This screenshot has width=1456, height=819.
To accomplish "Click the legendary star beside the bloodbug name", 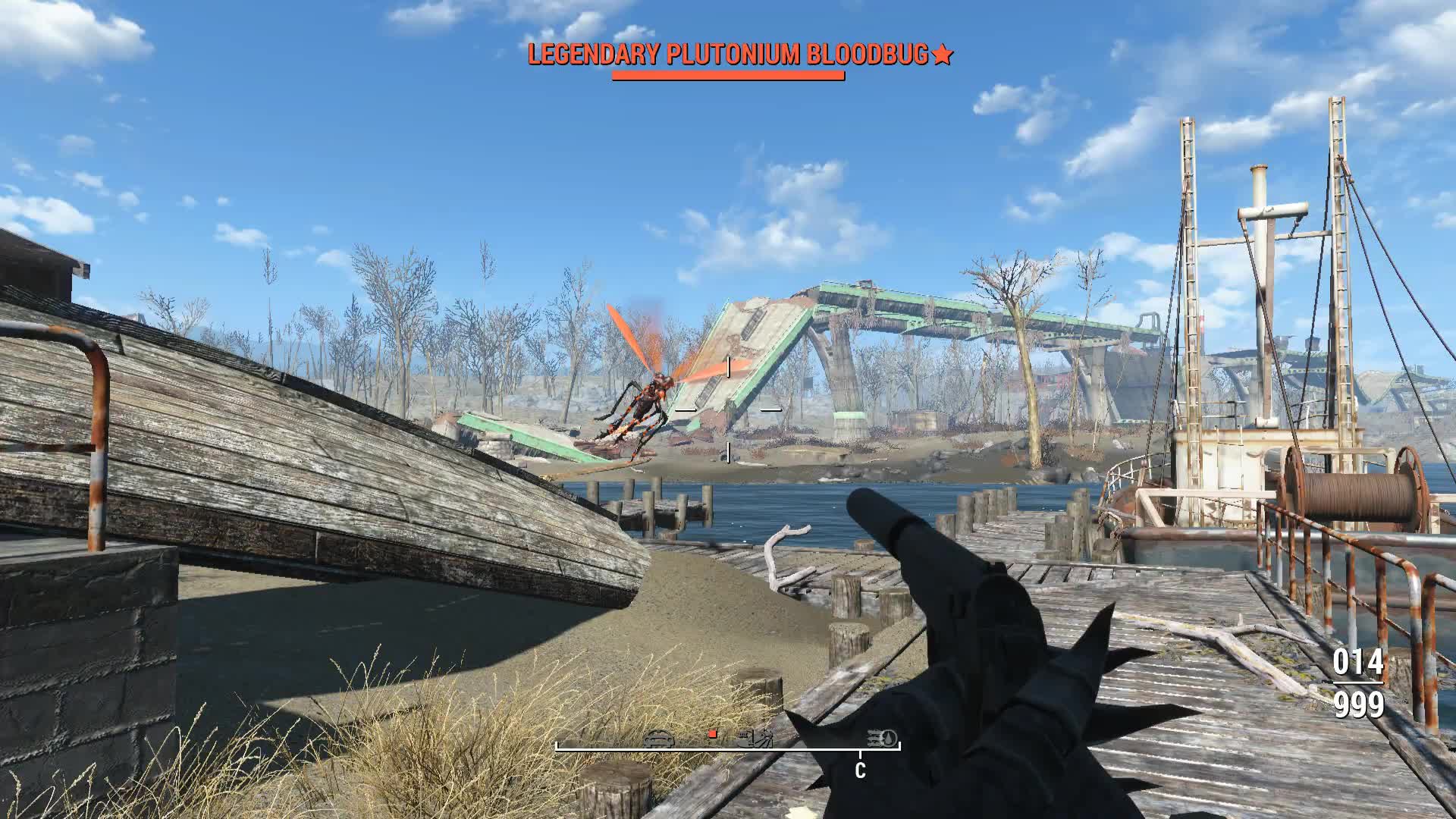I will click(x=944, y=54).
